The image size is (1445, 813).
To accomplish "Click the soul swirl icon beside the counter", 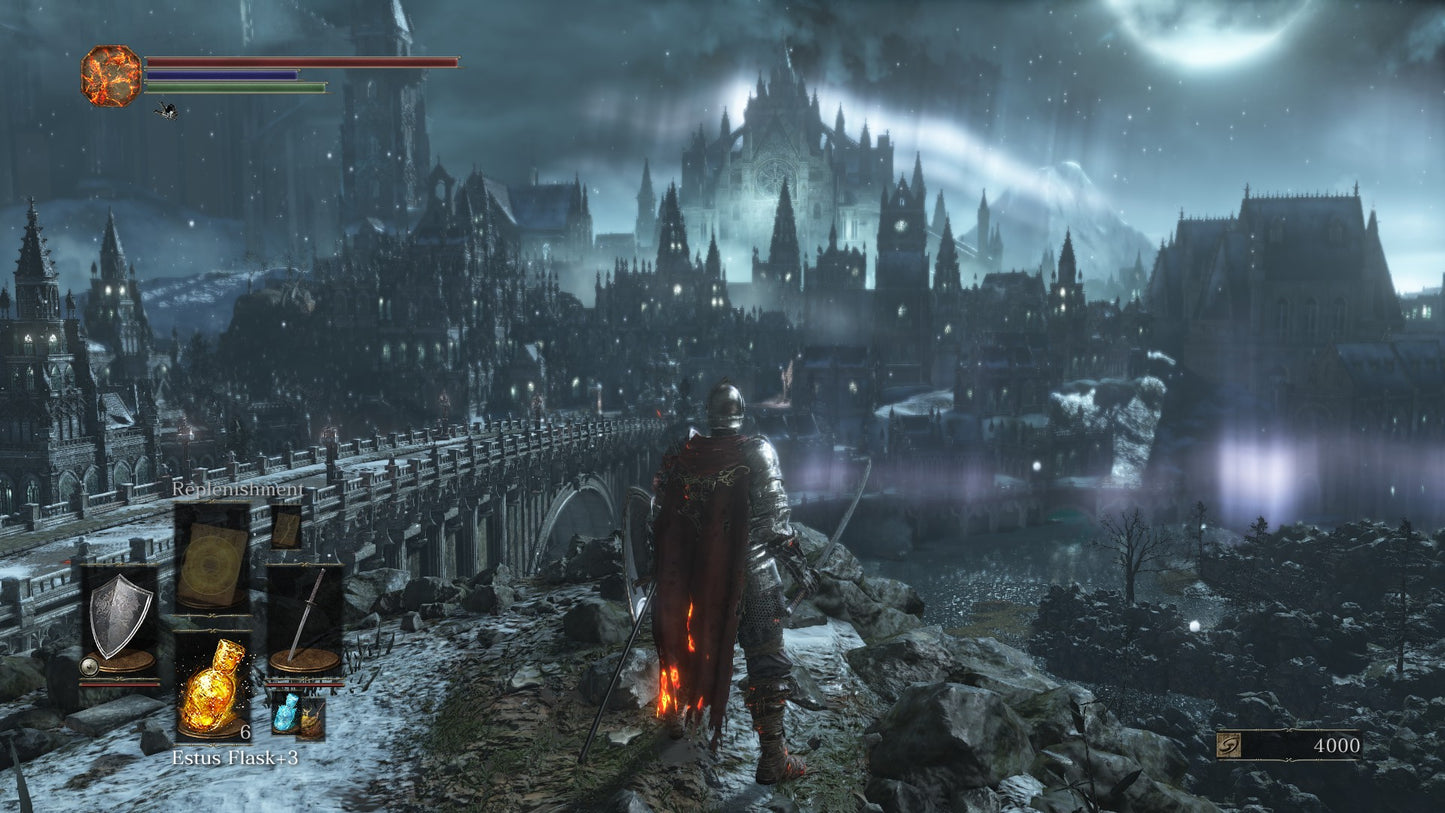I will tap(1227, 744).
